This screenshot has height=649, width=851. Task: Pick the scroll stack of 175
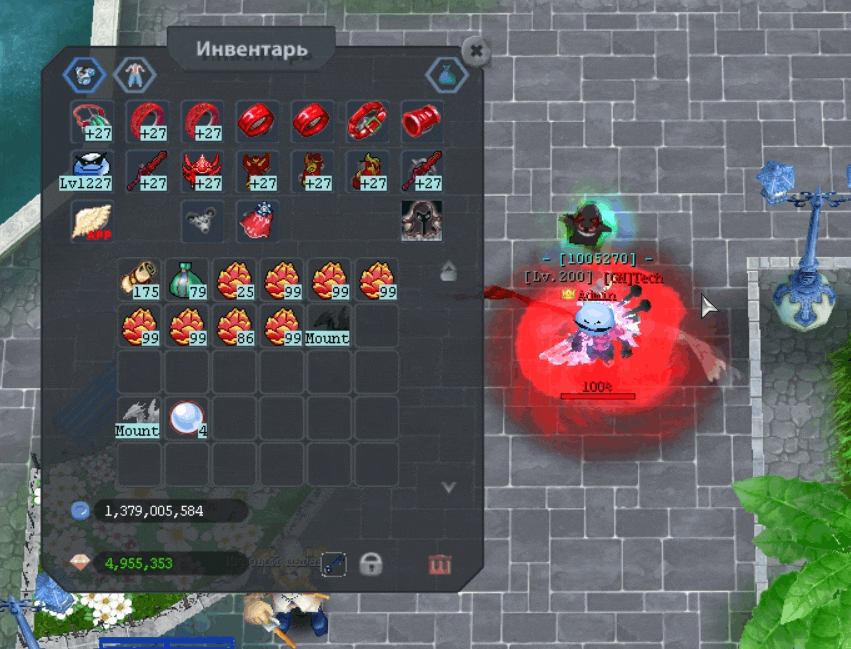(x=140, y=279)
